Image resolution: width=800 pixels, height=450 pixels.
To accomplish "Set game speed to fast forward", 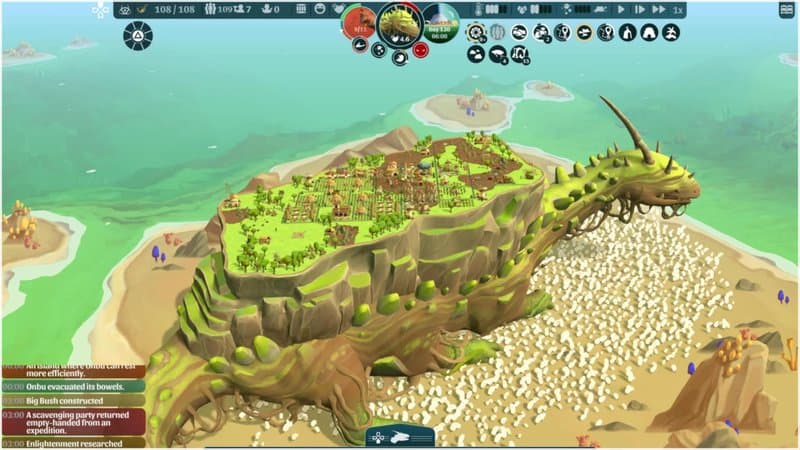I will pos(639,10).
